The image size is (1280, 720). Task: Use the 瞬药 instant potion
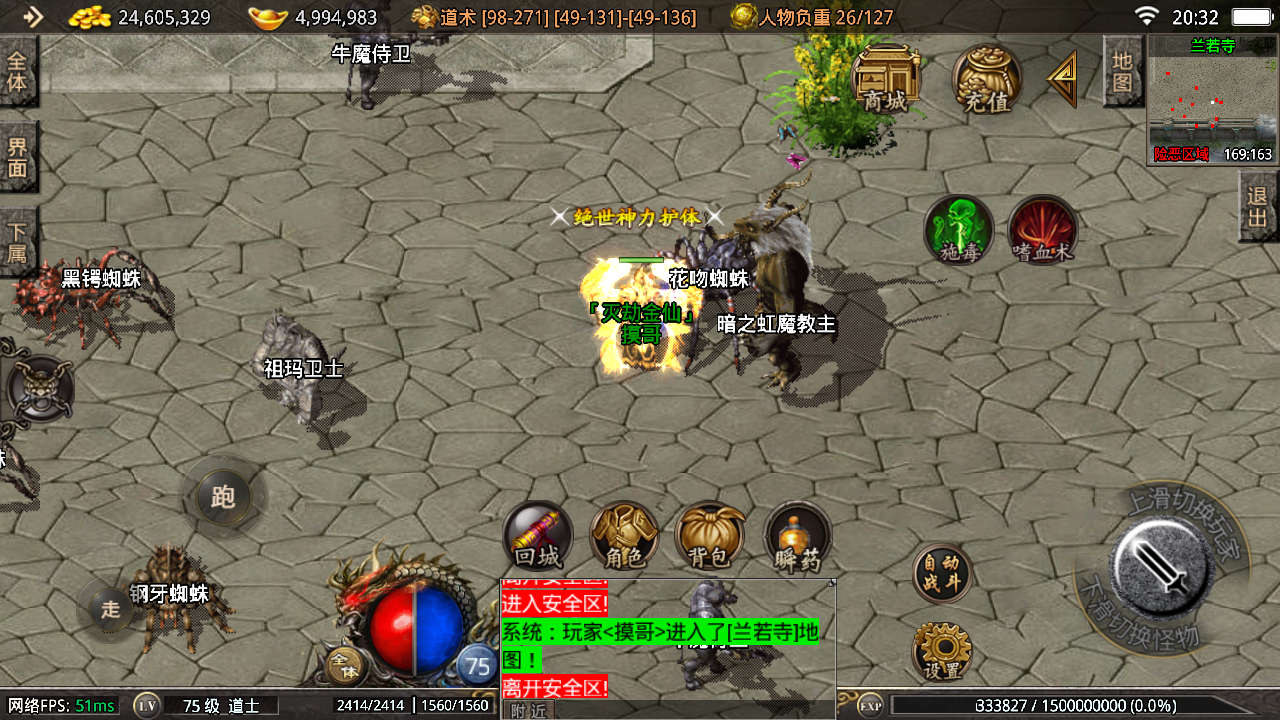[x=798, y=536]
